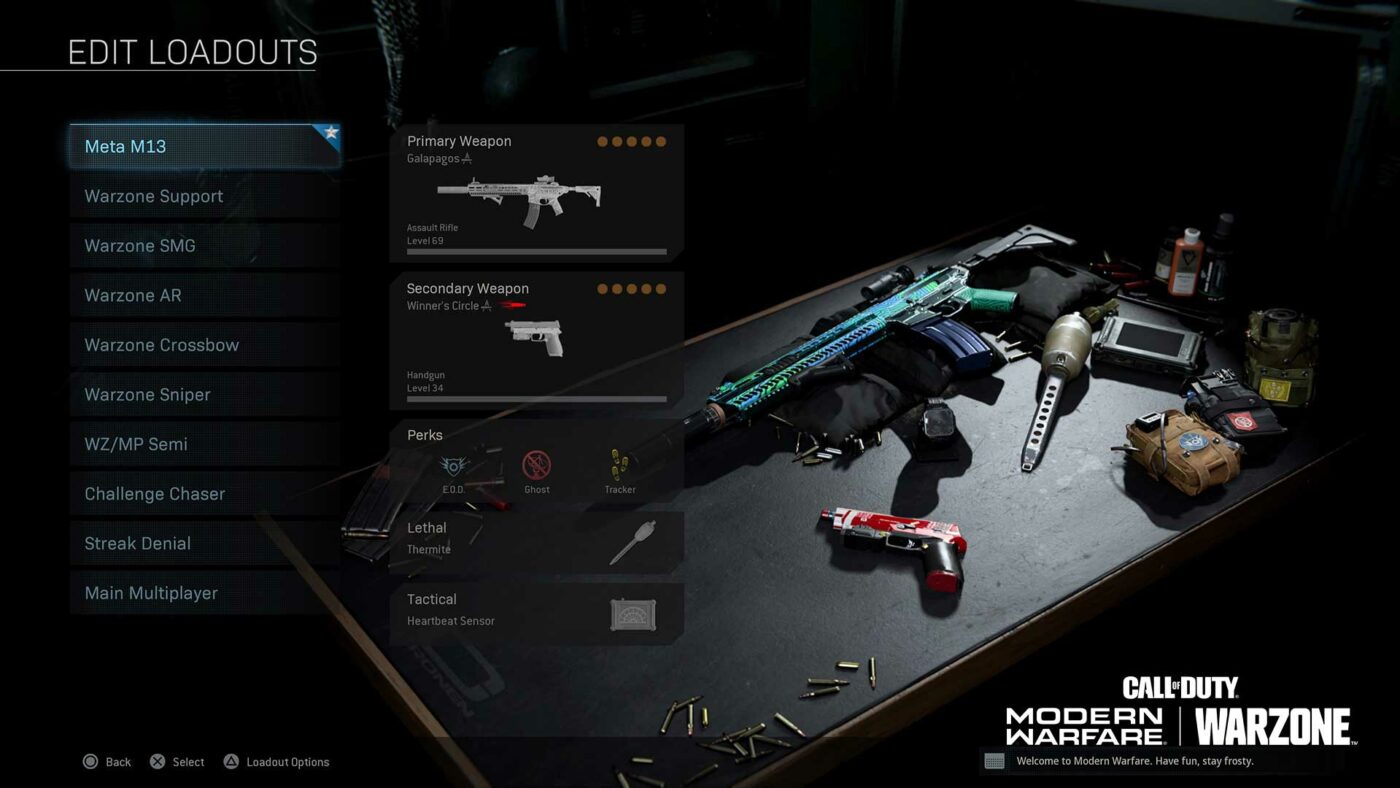Click the Level 69 progress bar

coord(535,250)
